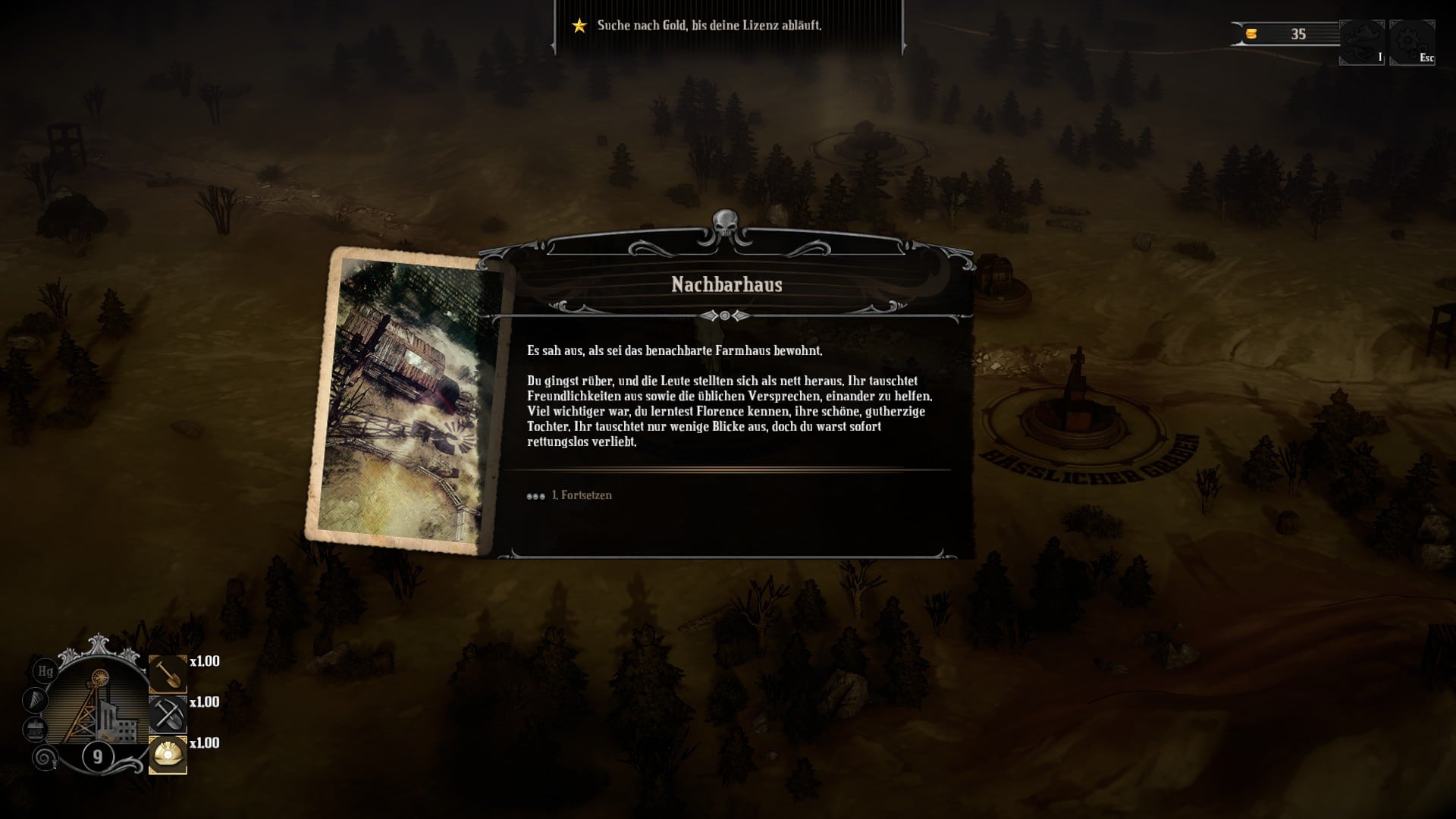Select the miner's helmet slot

[168, 755]
